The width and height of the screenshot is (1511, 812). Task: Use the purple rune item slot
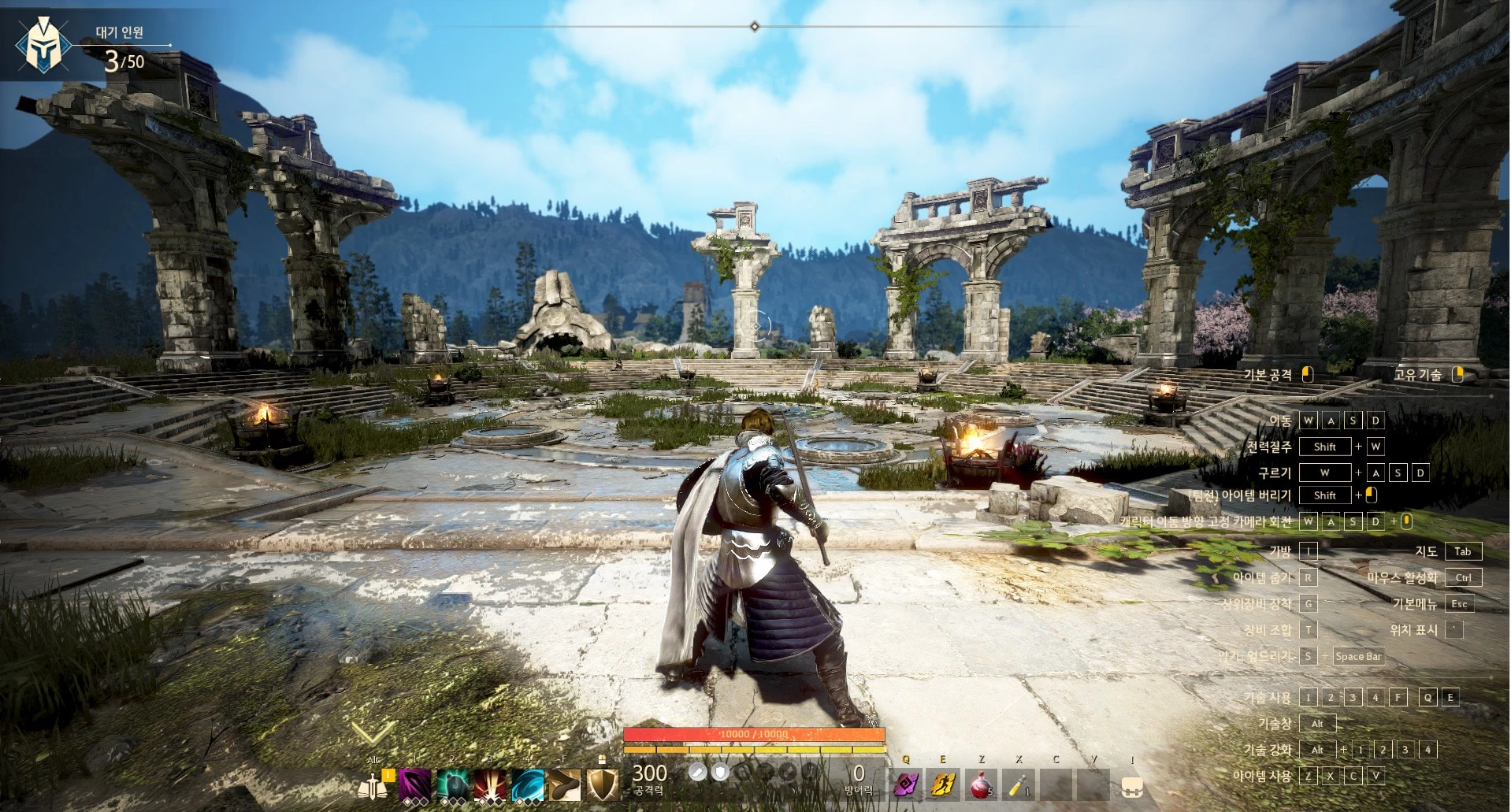(x=906, y=784)
